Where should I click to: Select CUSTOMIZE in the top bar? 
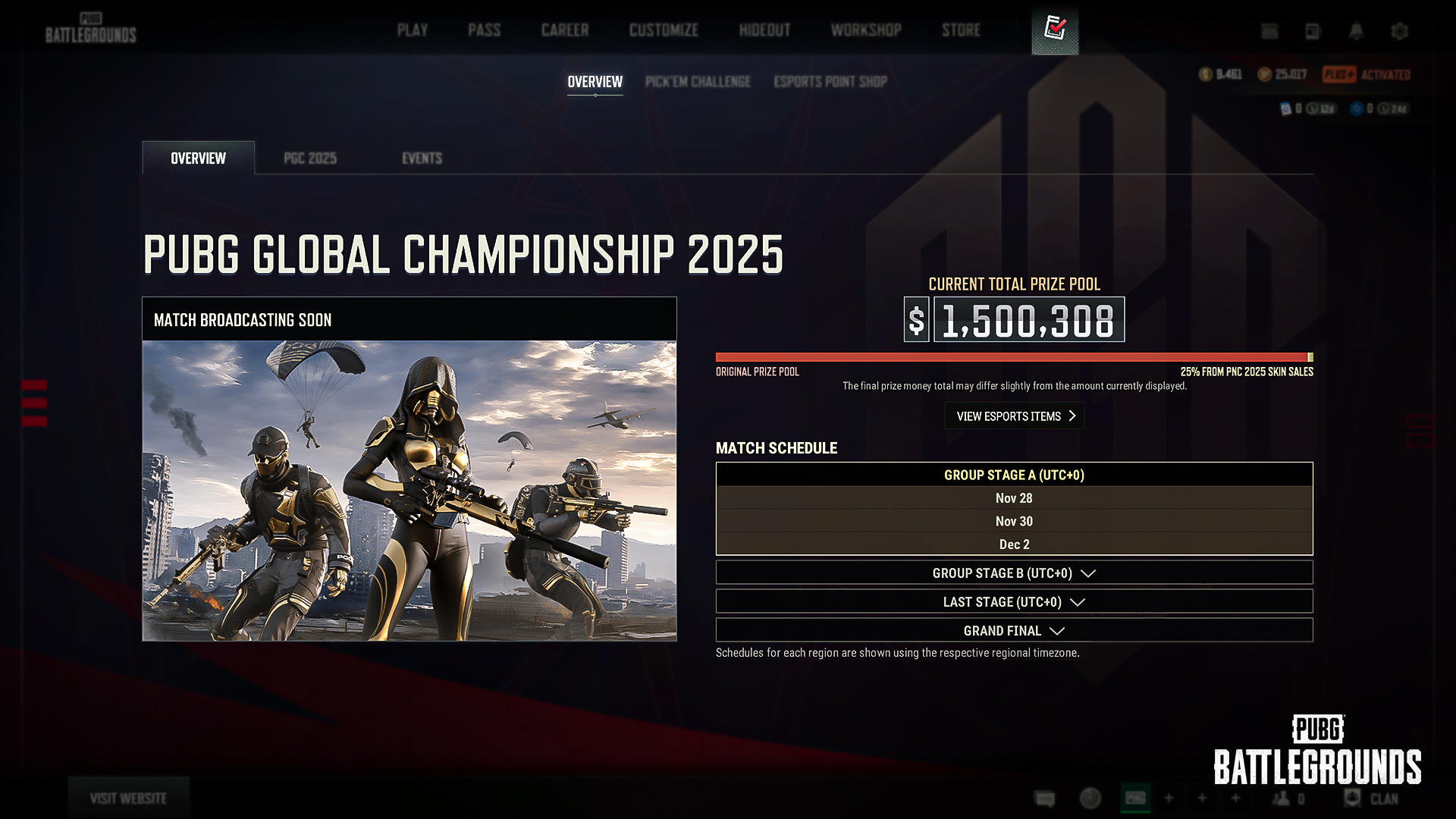pyautogui.click(x=664, y=30)
